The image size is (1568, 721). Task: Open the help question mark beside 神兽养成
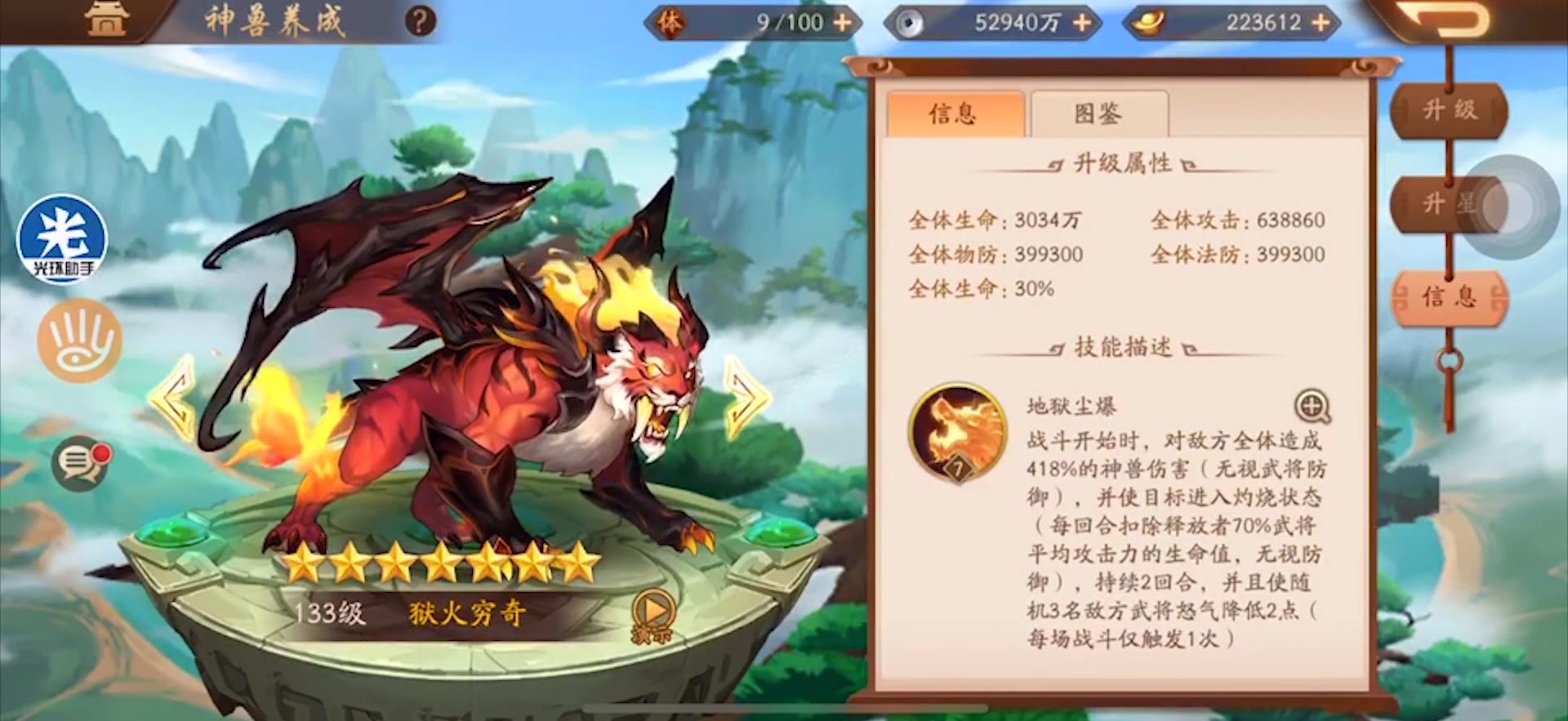pos(419,22)
